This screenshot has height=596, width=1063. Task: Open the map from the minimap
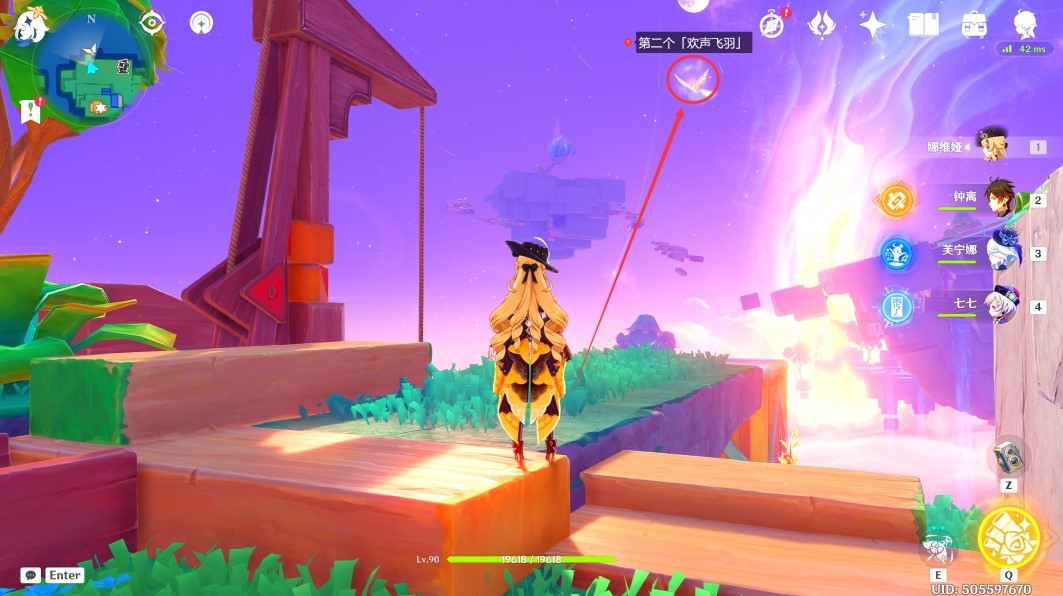(x=92, y=72)
